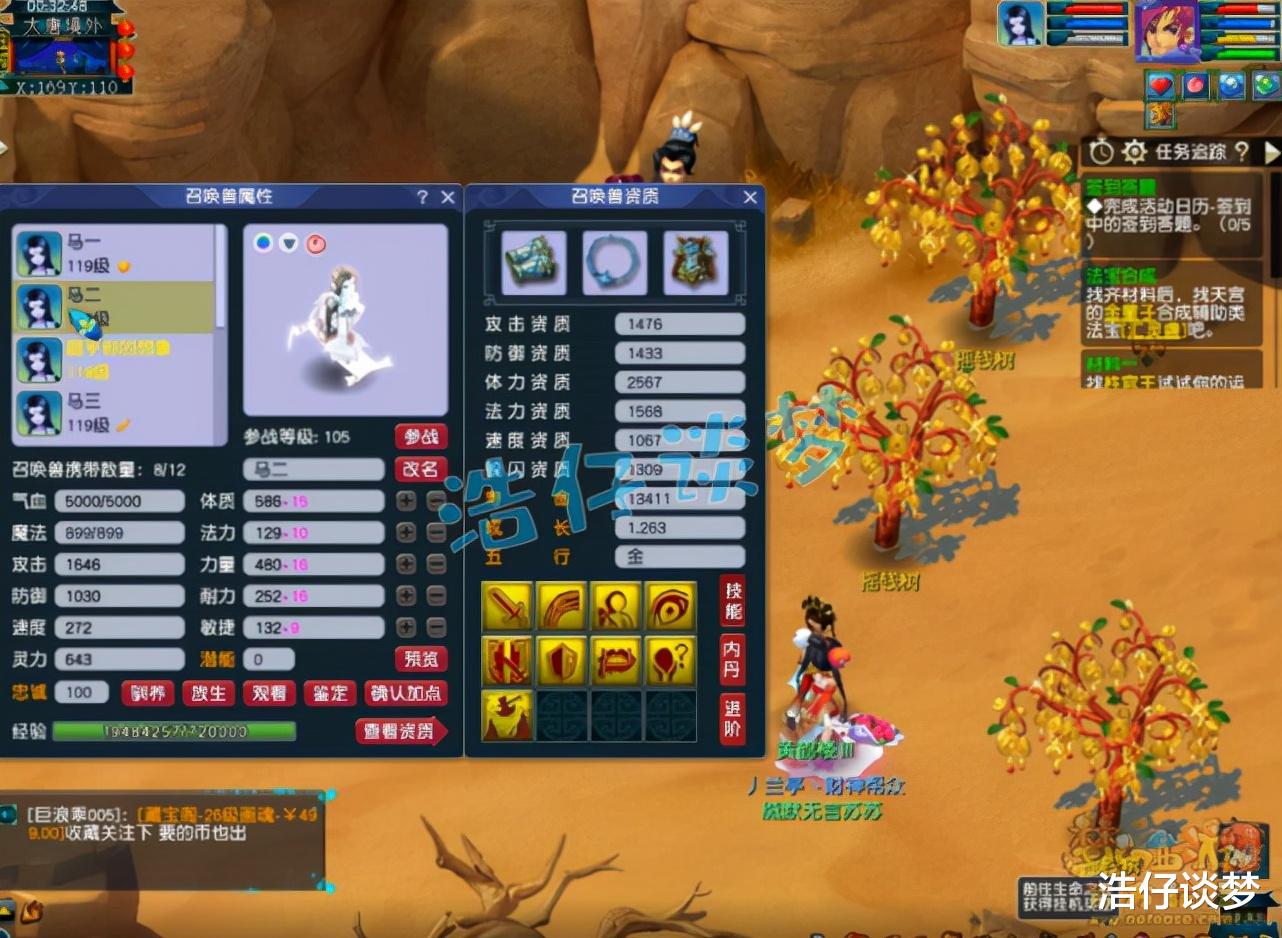
Task: Switch to the 内丹 tab
Action: coord(731,657)
